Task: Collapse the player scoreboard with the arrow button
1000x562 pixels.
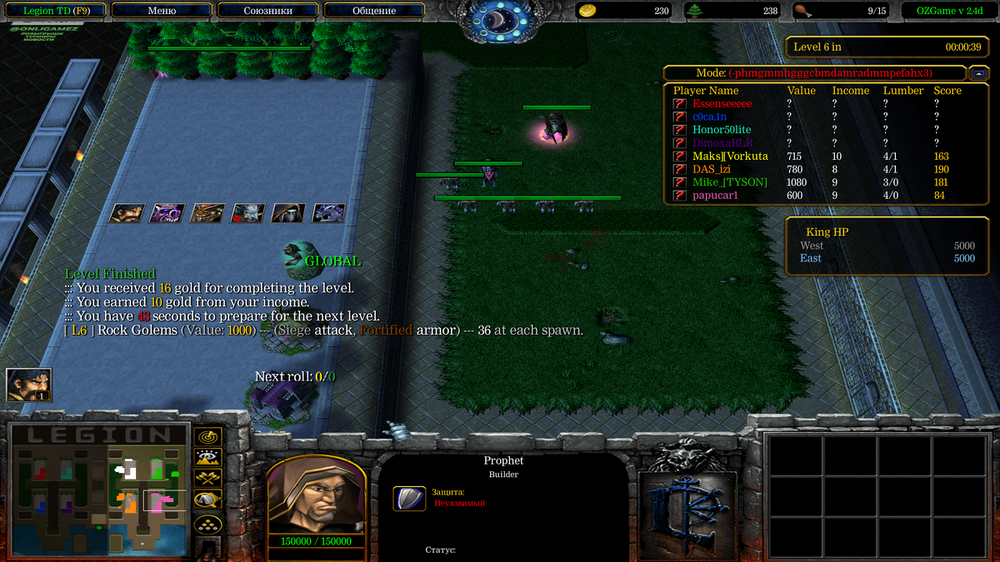Action: pyautogui.click(x=979, y=73)
